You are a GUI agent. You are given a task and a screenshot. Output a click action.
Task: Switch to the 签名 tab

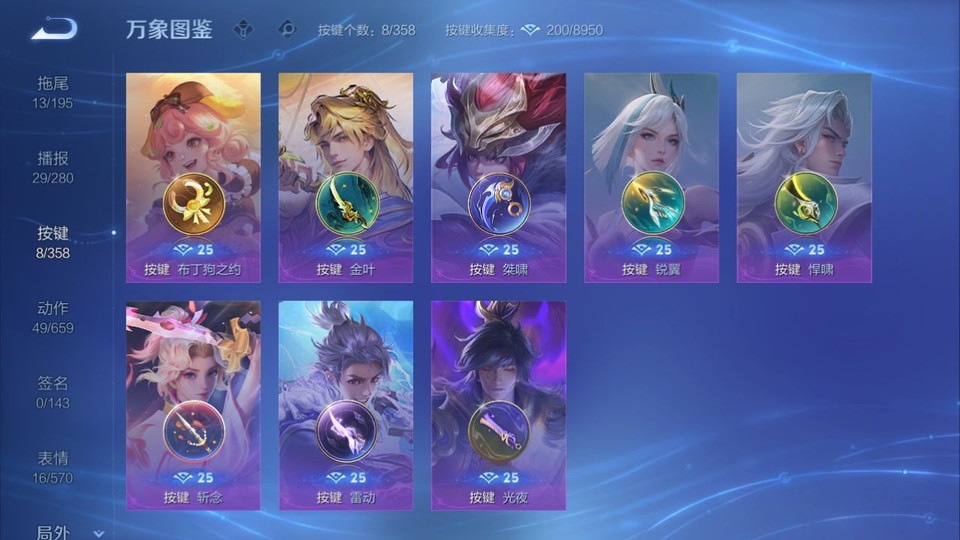(x=54, y=392)
